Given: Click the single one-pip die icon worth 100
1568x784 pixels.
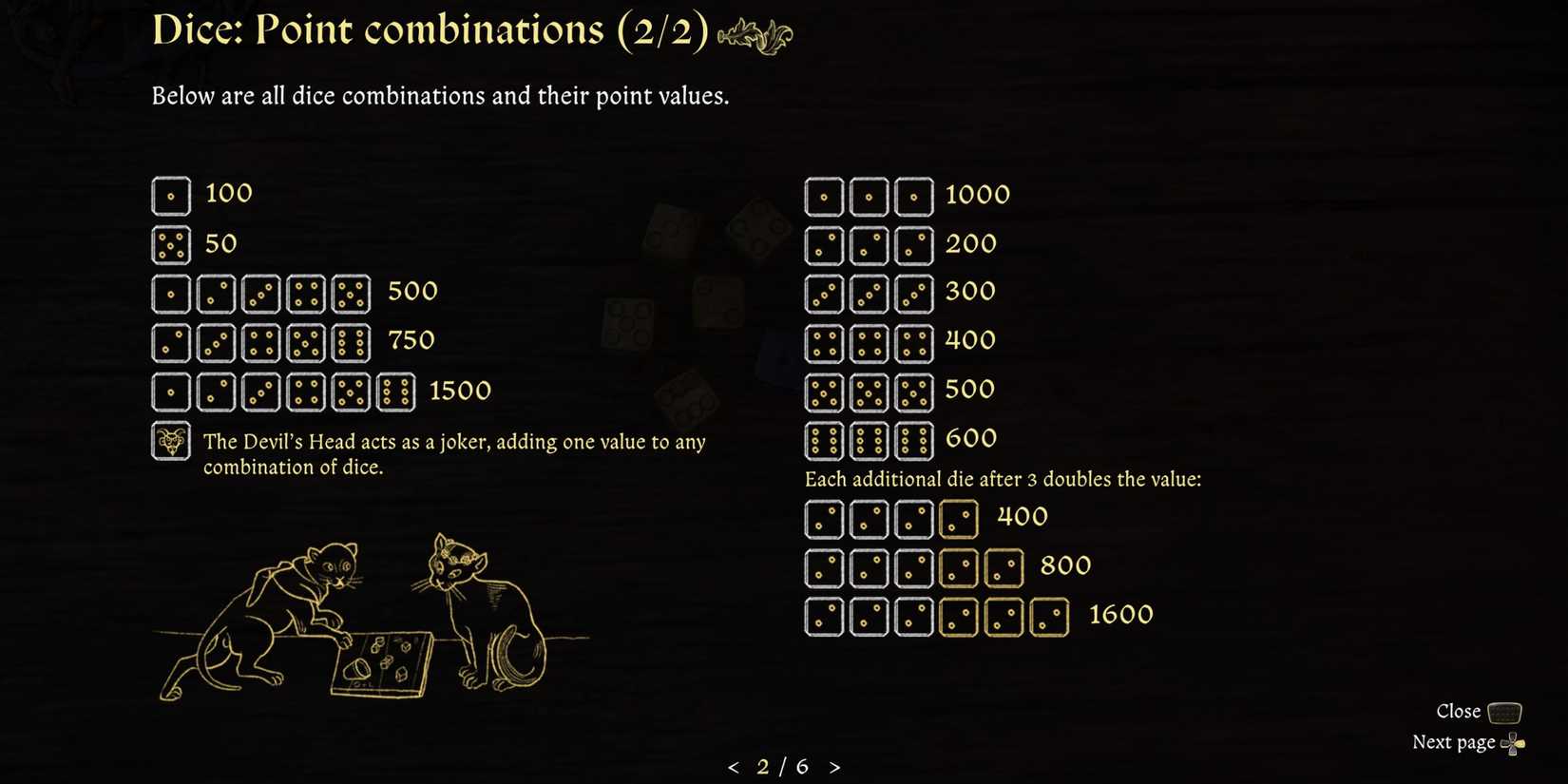Looking at the screenshot, I should tap(171, 195).
